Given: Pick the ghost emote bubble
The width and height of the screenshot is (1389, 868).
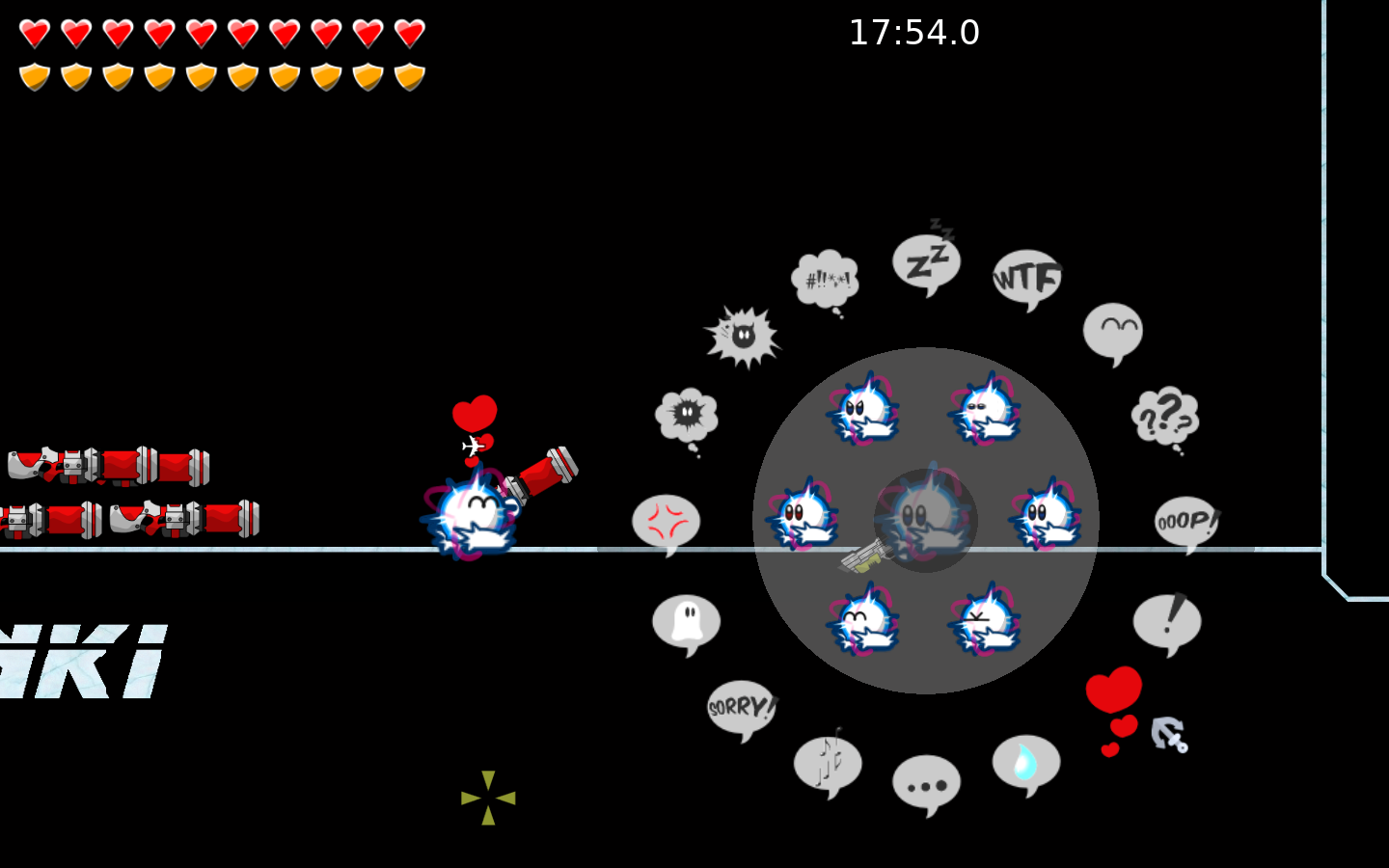Looking at the screenshot, I should (x=686, y=622).
